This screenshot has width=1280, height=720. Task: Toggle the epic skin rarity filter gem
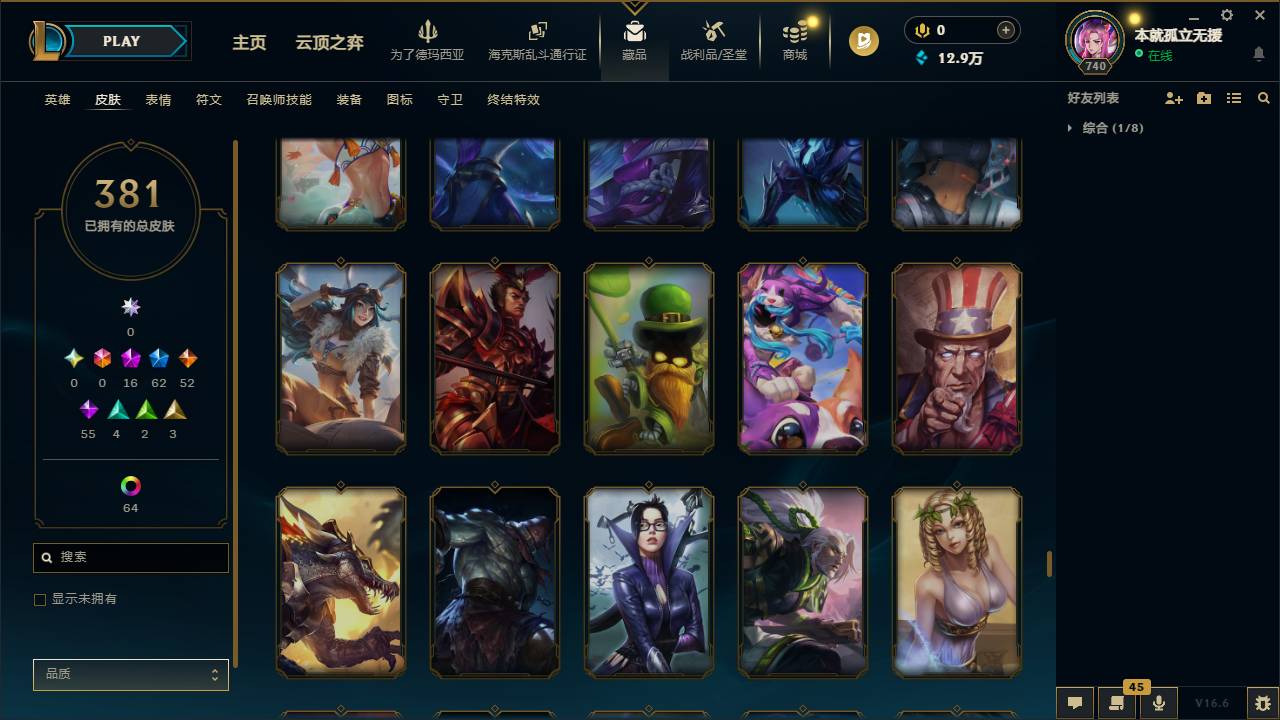[x=129, y=357]
